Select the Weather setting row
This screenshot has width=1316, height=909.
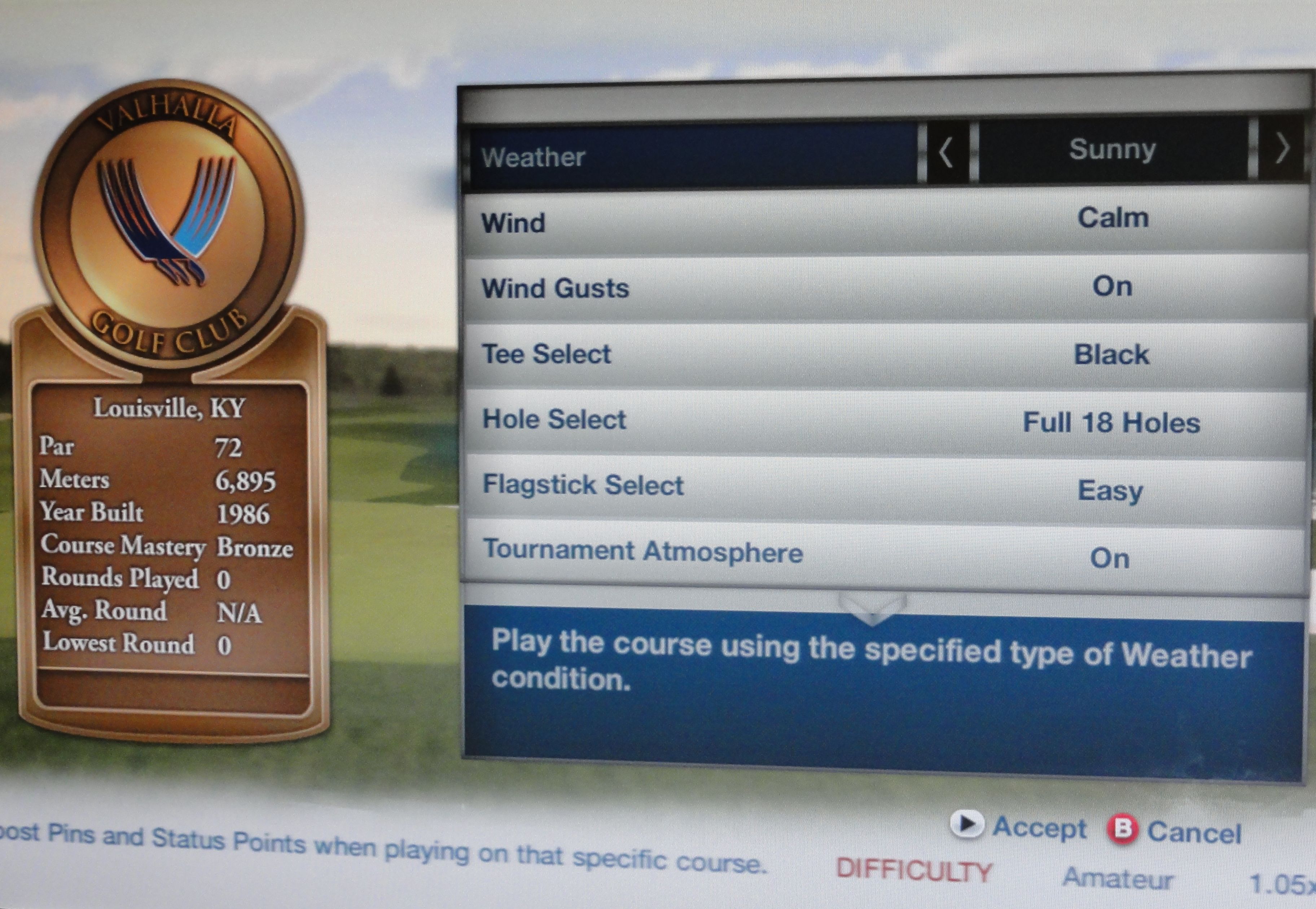[692, 156]
